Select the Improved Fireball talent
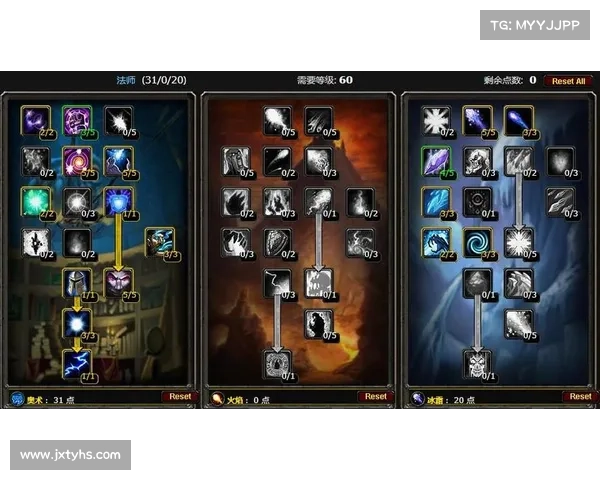The height and width of the screenshot is (480, 600). (x=277, y=120)
